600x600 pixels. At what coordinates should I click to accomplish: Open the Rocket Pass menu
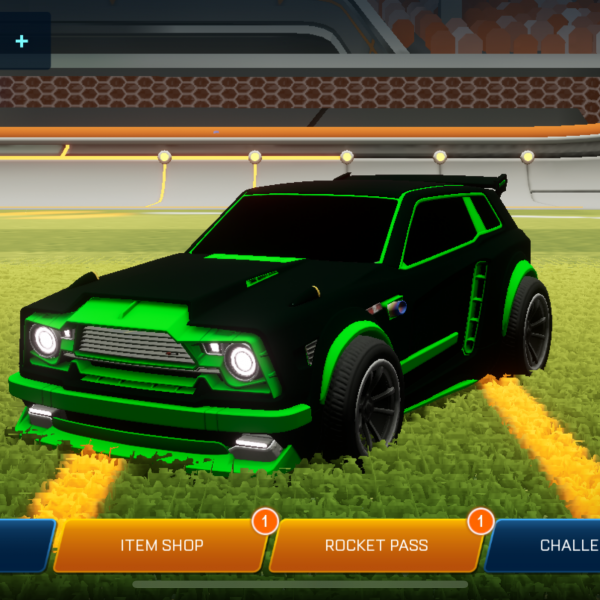[x=376, y=546]
